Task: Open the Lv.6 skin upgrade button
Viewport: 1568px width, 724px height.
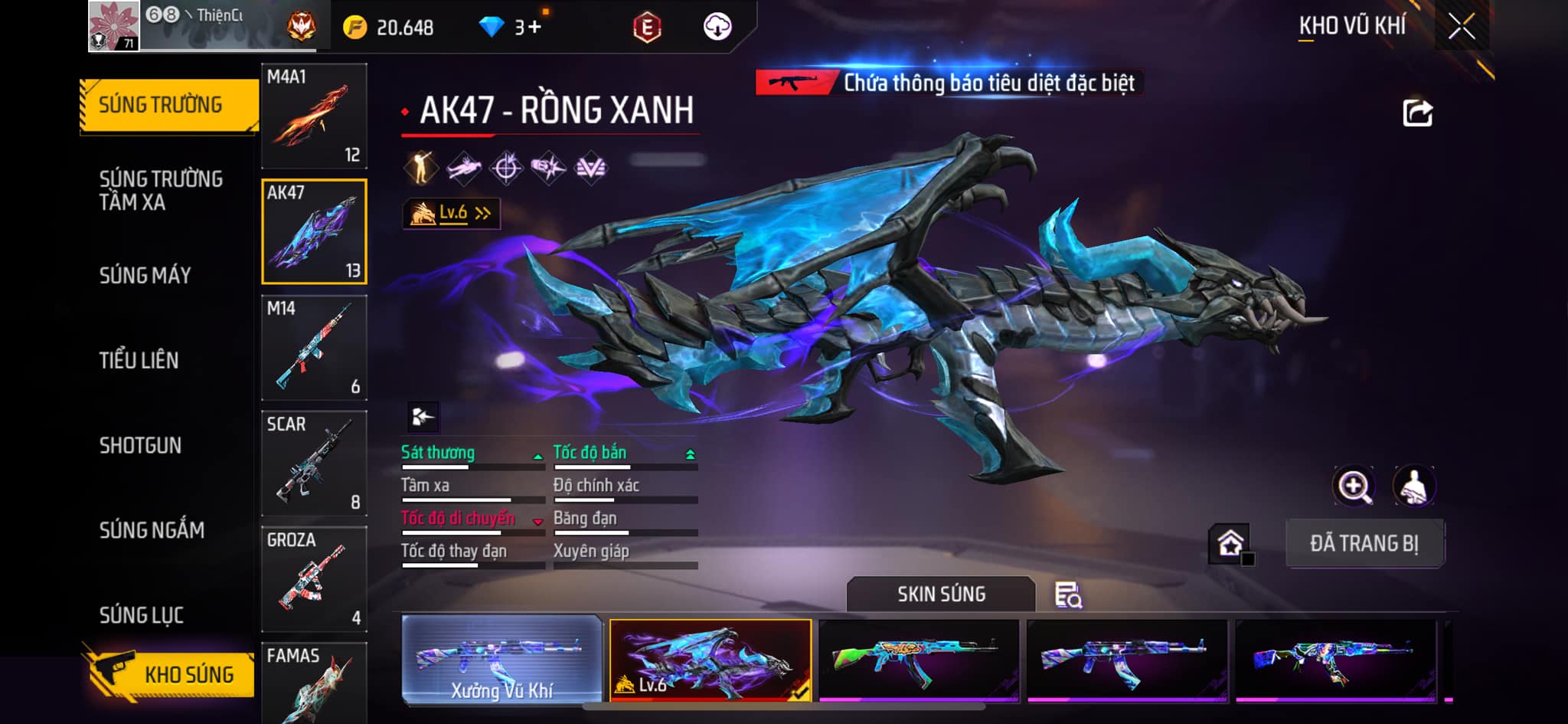Action: point(452,214)
